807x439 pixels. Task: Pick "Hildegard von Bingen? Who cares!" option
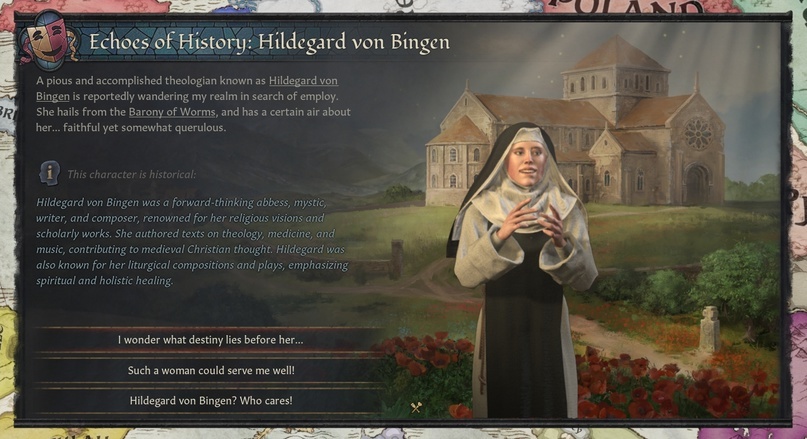(210, 401)
